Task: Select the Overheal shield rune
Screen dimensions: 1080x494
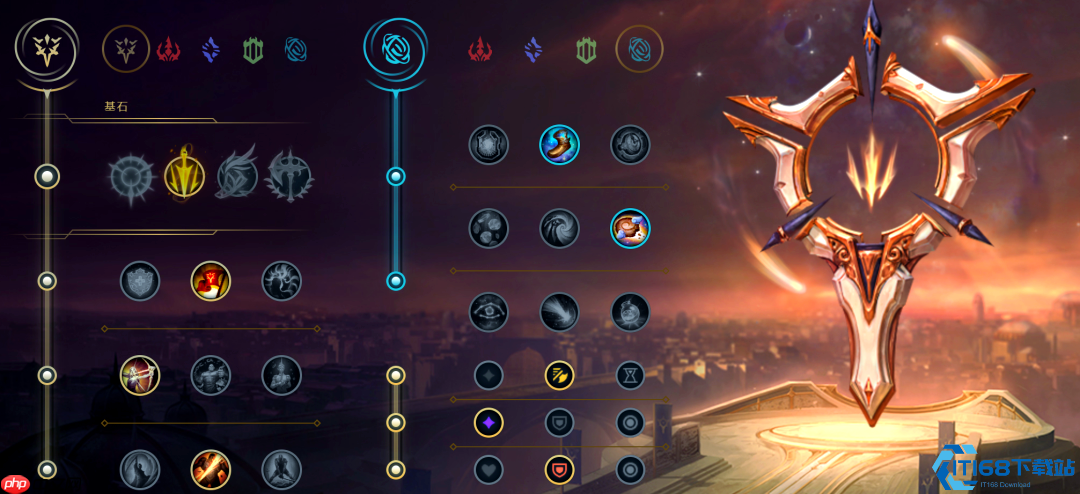Action: click(140, 281)
